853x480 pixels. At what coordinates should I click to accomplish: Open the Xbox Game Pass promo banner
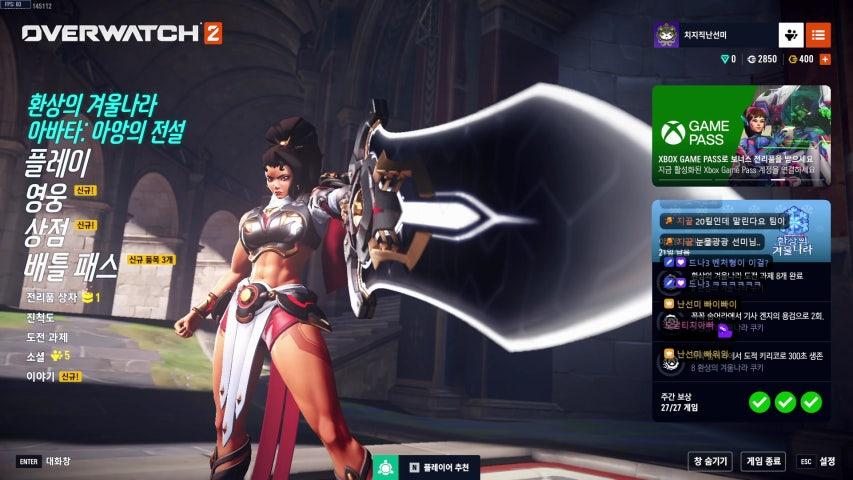tap(741, 136)
